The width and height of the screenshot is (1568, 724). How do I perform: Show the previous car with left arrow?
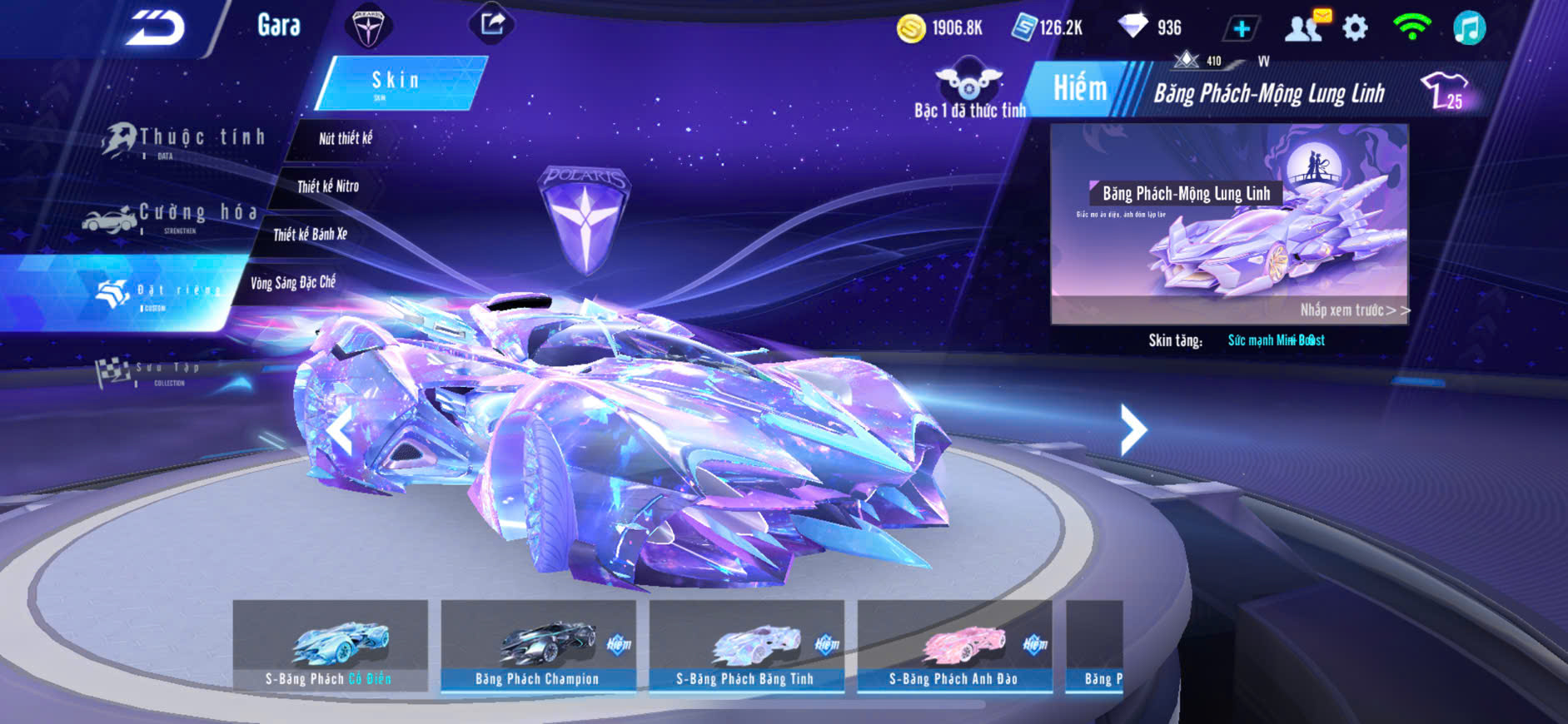coord(340,433)
